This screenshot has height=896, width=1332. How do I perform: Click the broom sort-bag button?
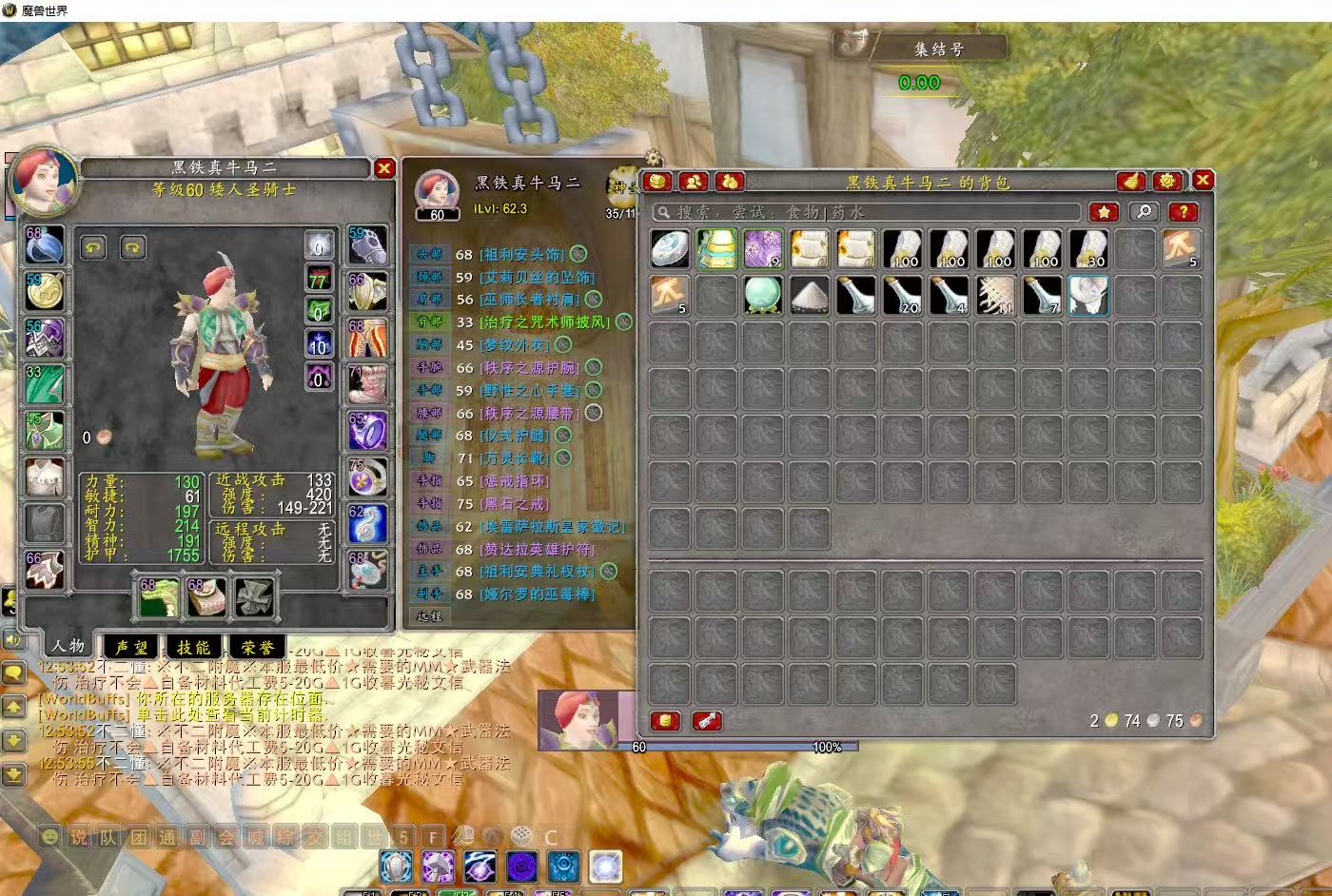tap(1131, 181)
